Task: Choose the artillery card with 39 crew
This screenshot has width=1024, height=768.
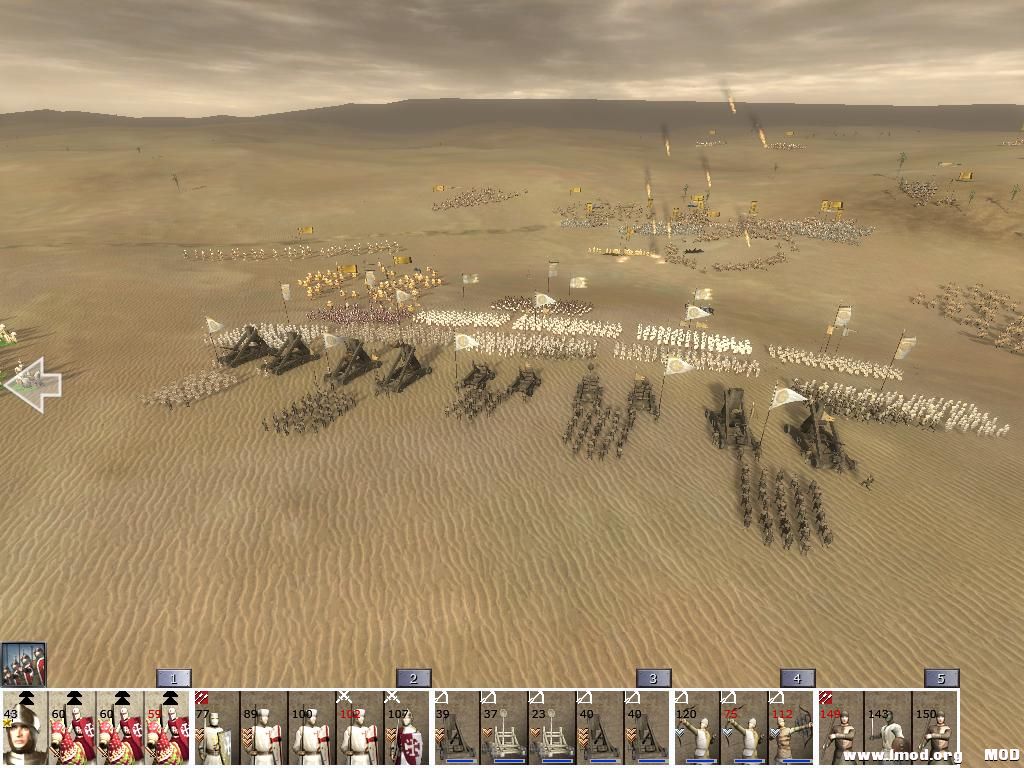Action: [456, 728]
